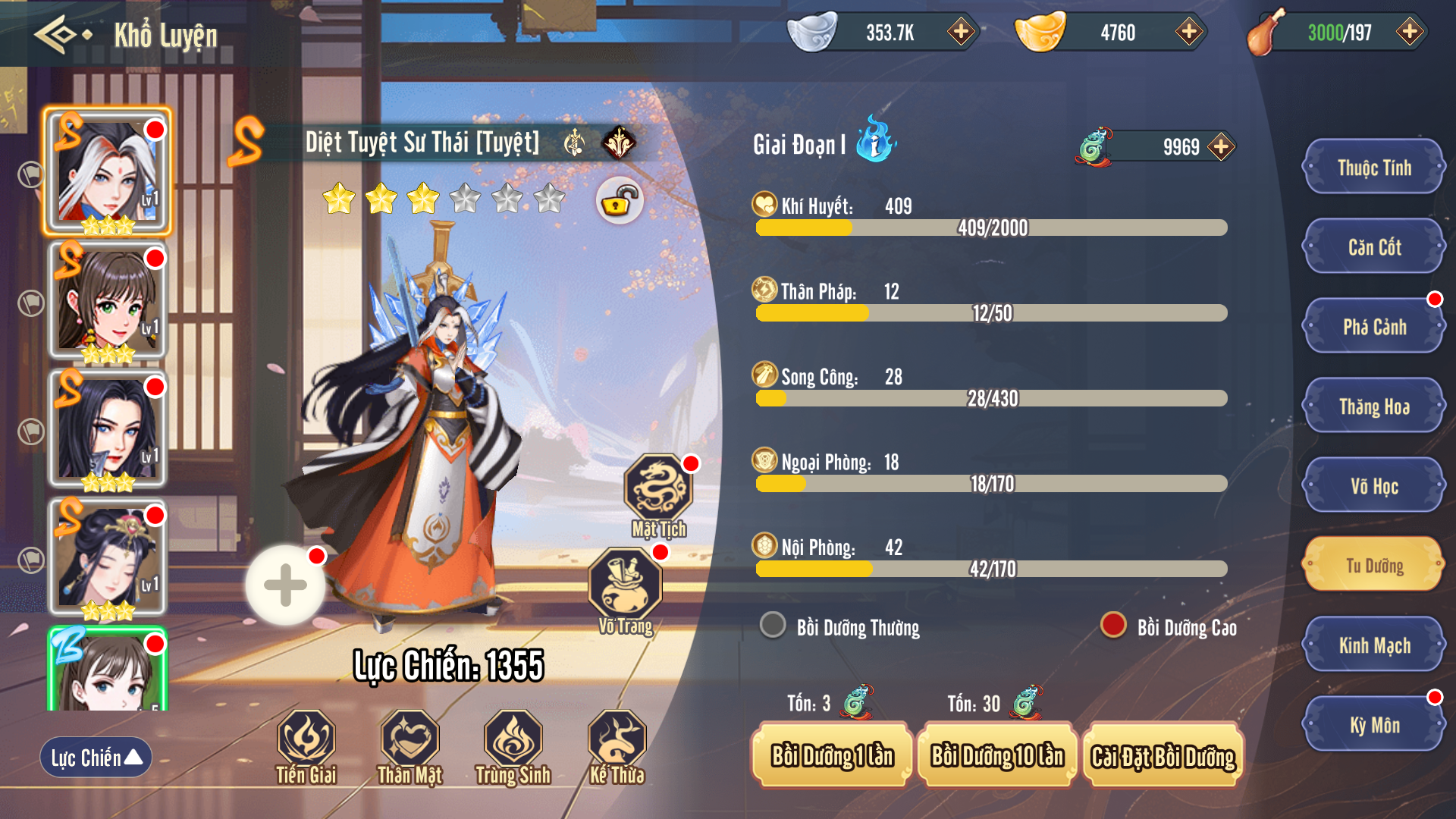This screenshot has height=819, width=1456.
Task: Add more silver ingot currency
Action: click(961, 32)
